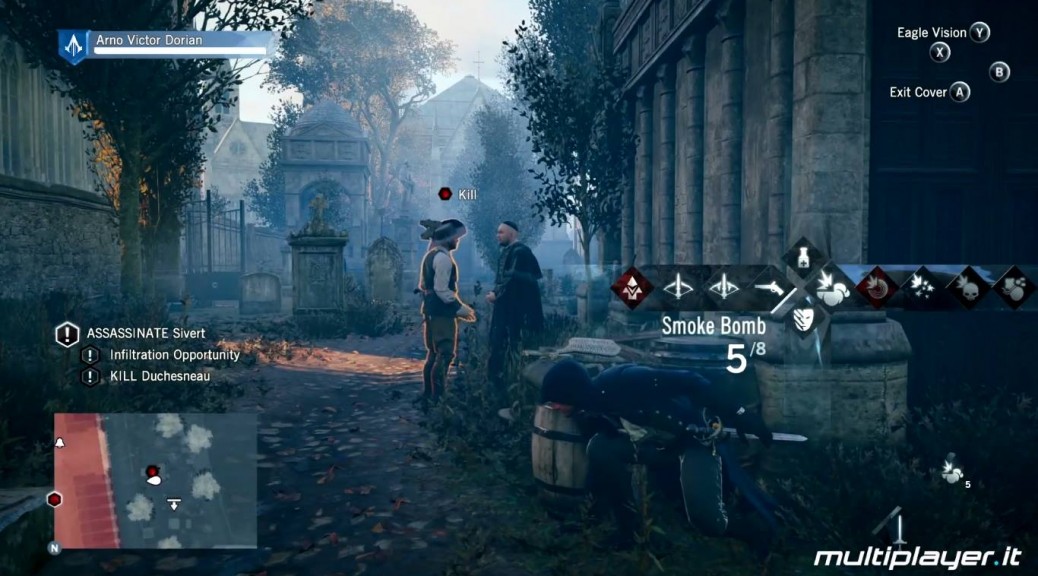
Task: Select the coin pouch money icon
Action: [1013, 287]
